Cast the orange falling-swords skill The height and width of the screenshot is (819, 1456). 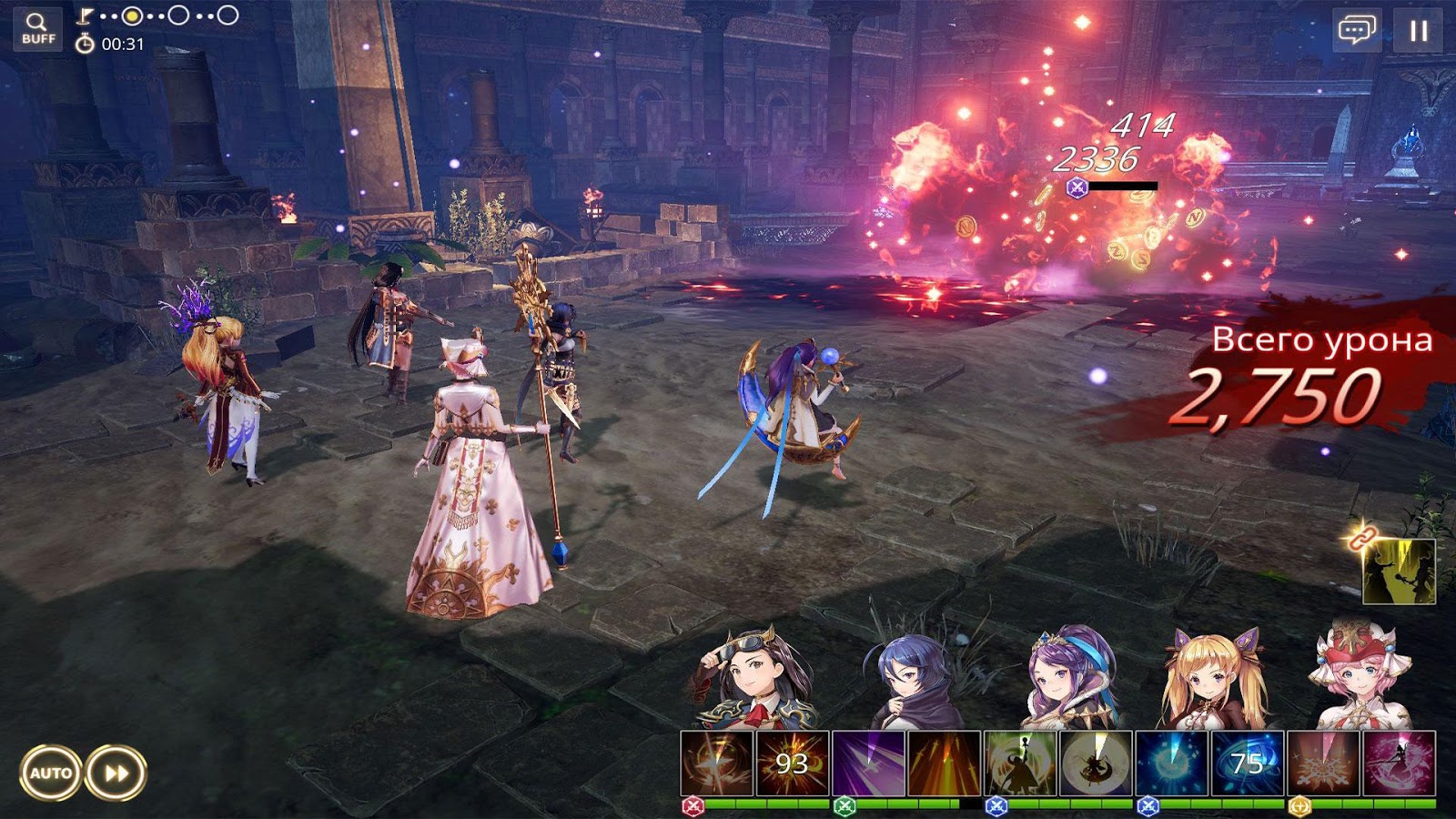944,763
